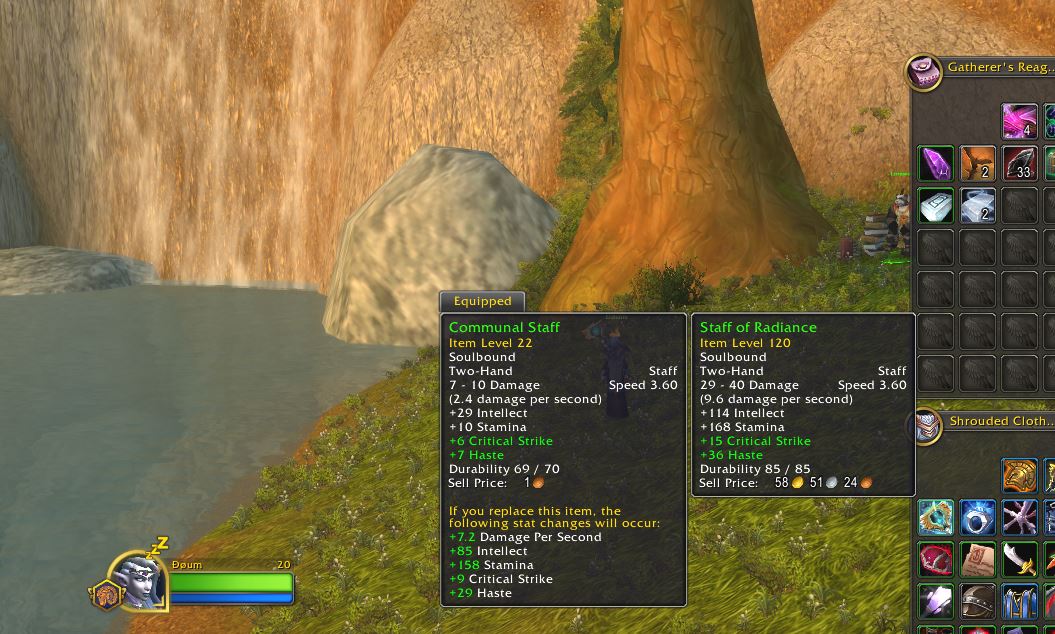Select the dark ore stack of 33
The image size is (1055, 634).
1020,163
